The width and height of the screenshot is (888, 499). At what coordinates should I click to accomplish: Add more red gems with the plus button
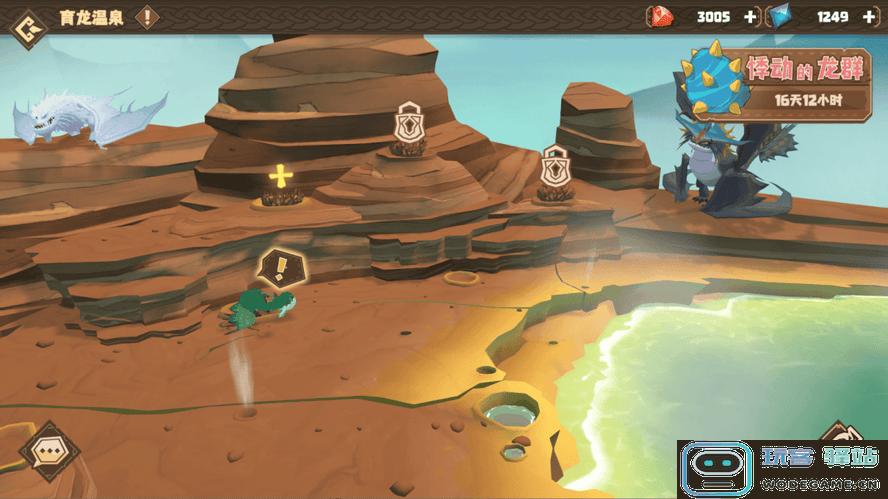coord(750,17)
